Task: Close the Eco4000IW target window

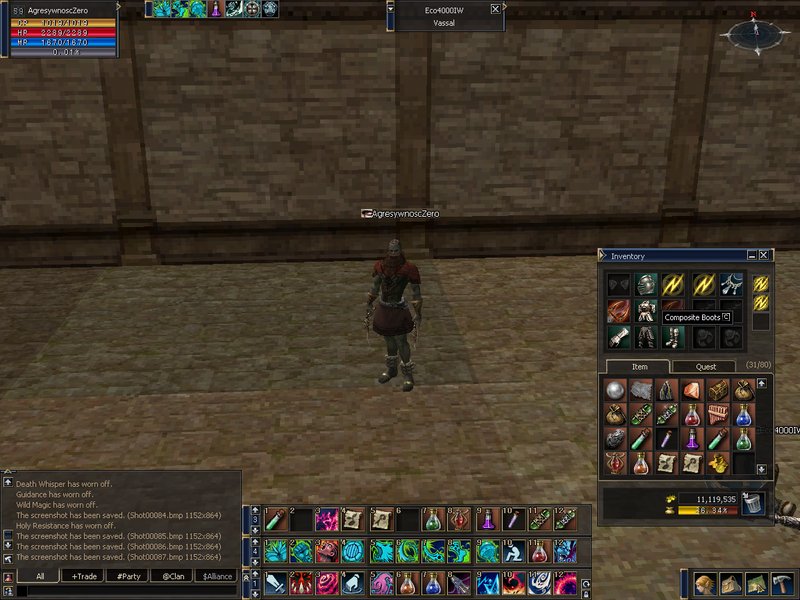Action: 495,9
